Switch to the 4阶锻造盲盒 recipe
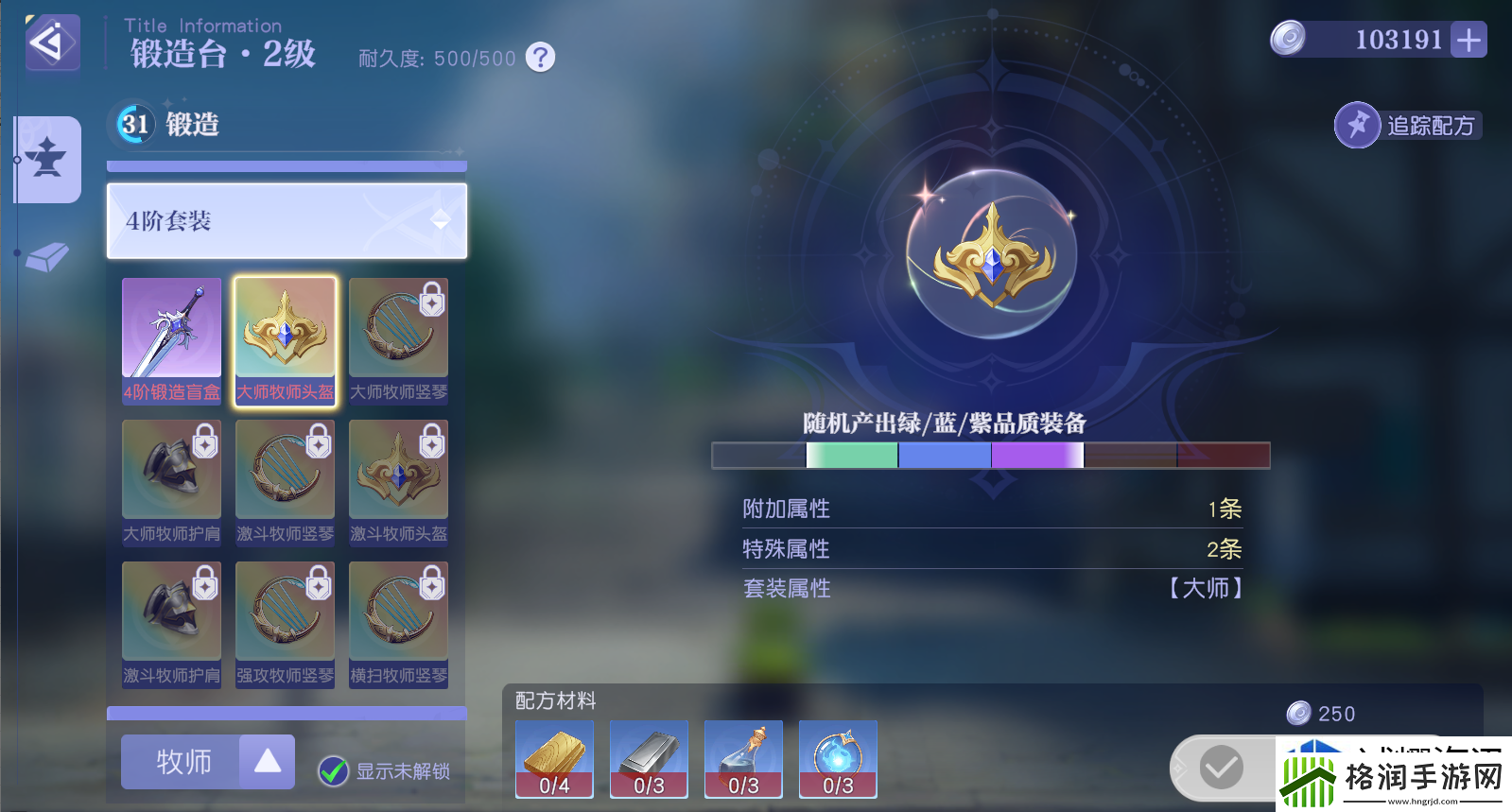Screen dimensions: 1512x812 tap(171, 336)
